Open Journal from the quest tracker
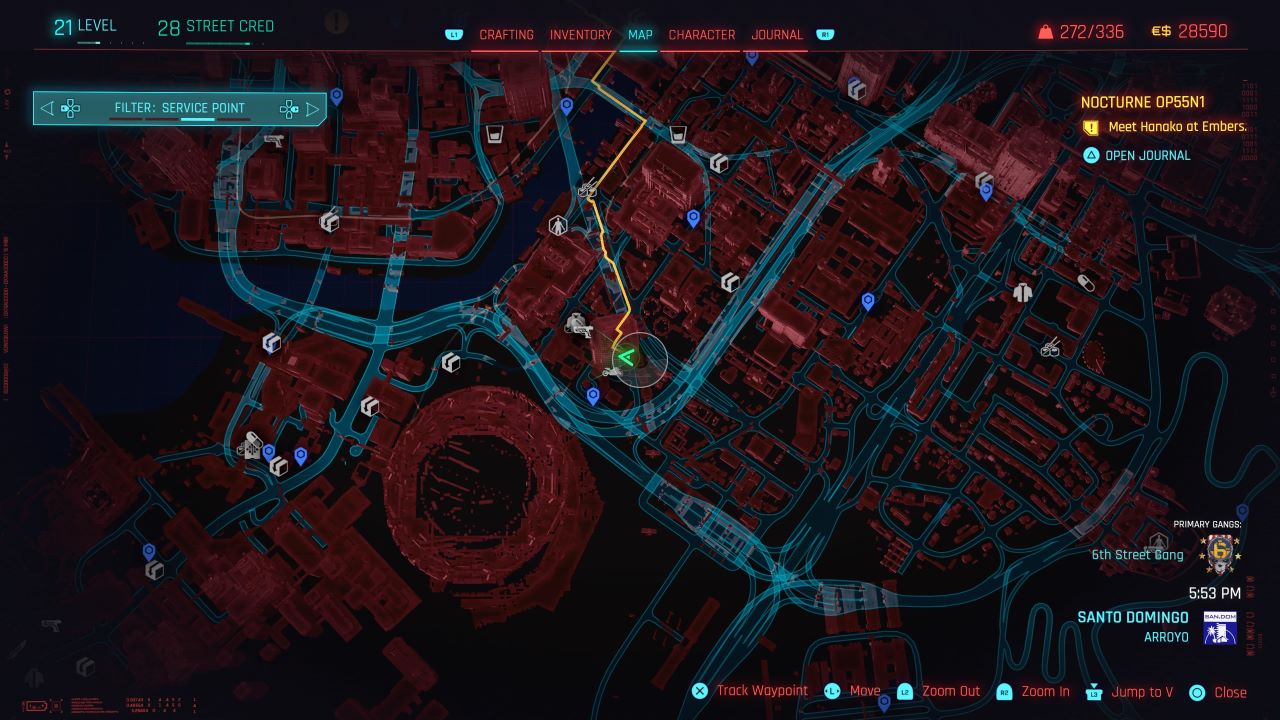 pos(1146,155)
